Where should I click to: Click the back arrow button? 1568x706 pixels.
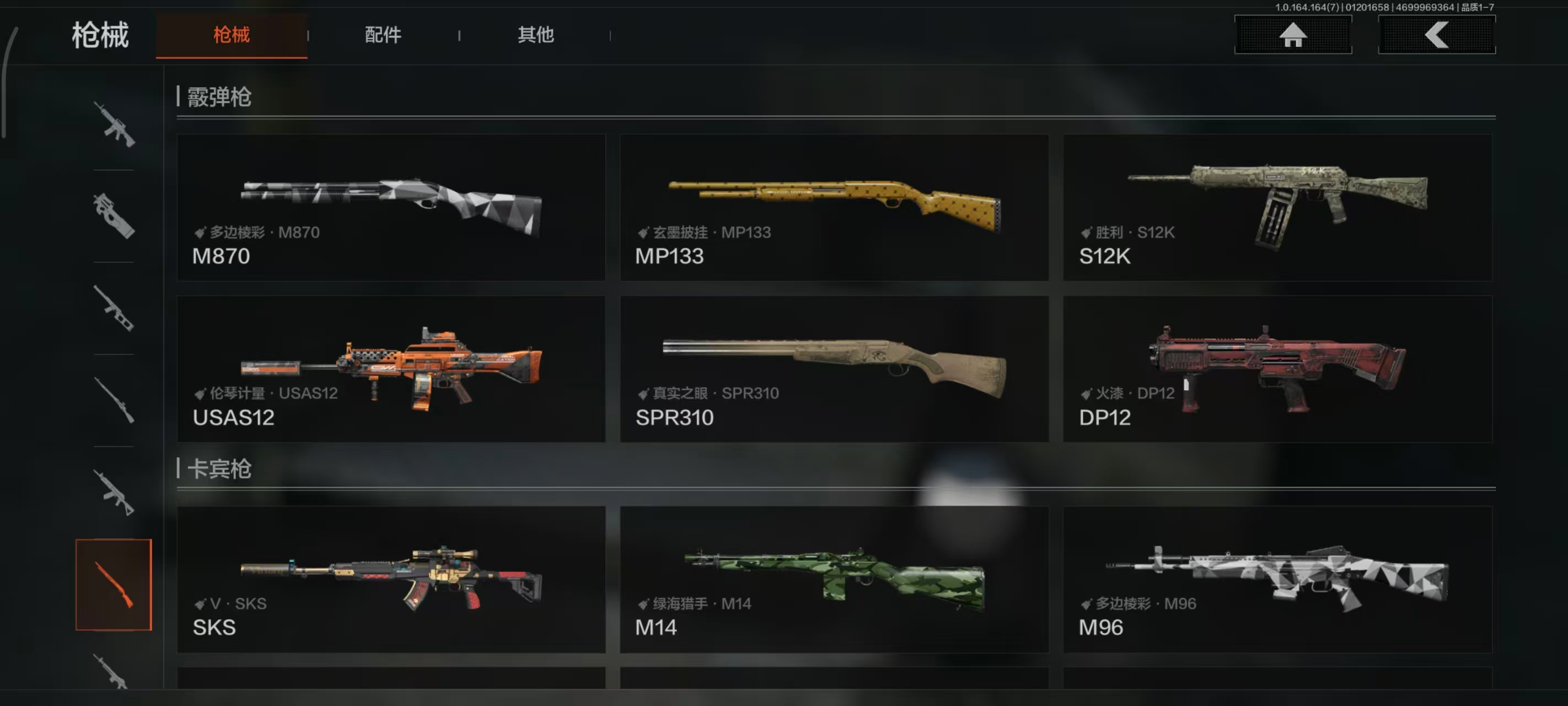click(1437, 35)
